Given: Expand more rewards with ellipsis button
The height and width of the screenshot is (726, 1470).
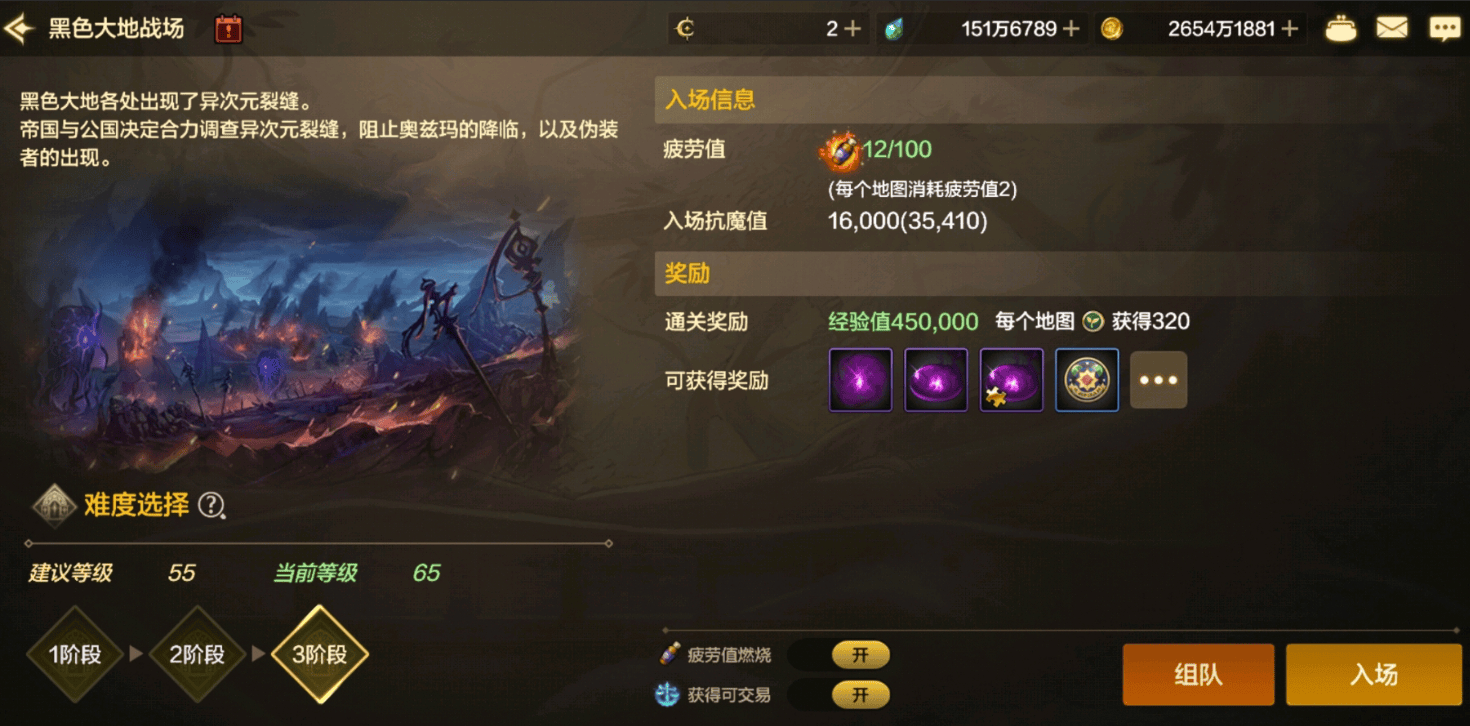Looking at the screenshot, I should coord(1158,380).
